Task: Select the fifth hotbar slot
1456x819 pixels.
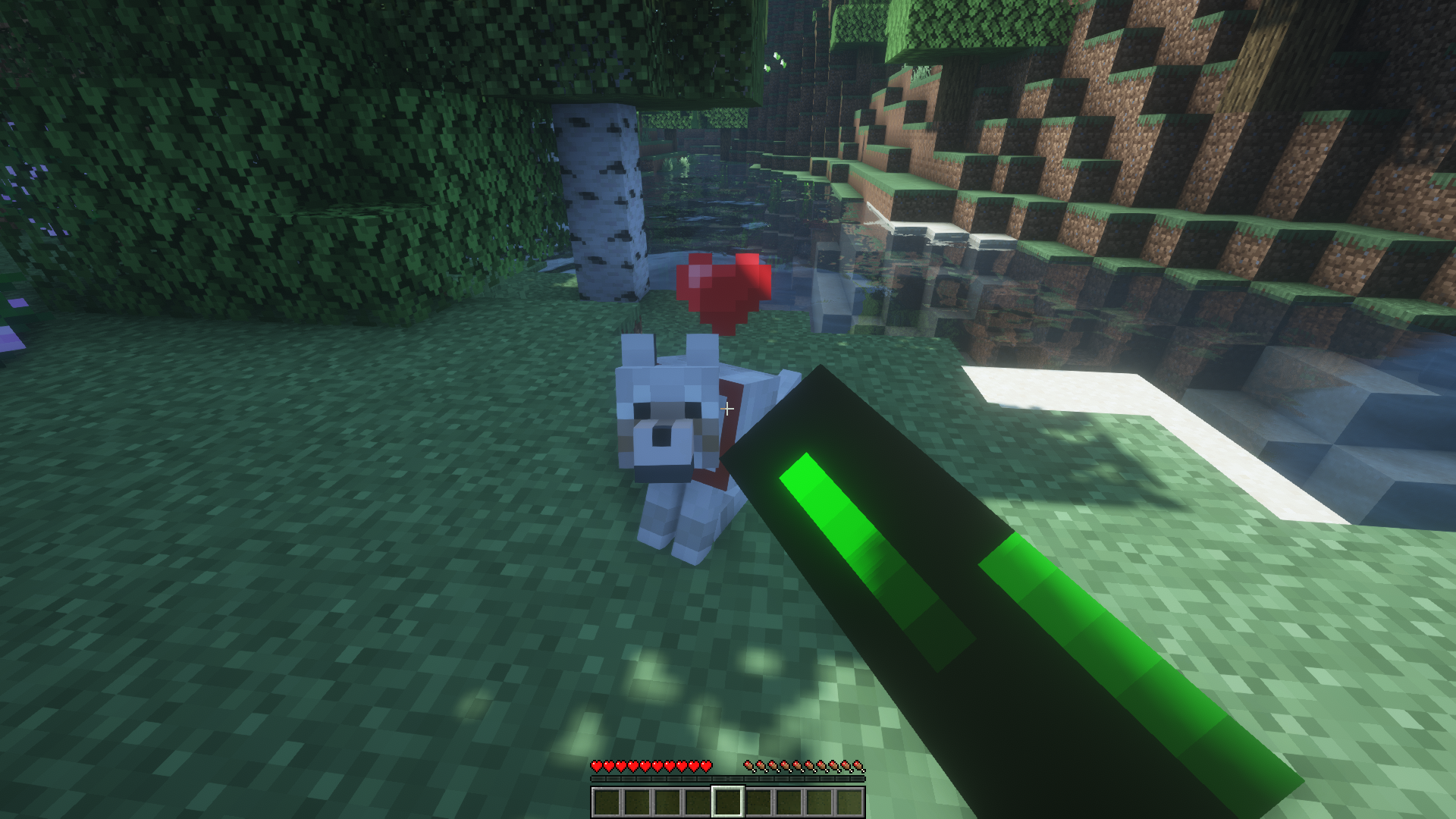Action: tap(728, 801)
